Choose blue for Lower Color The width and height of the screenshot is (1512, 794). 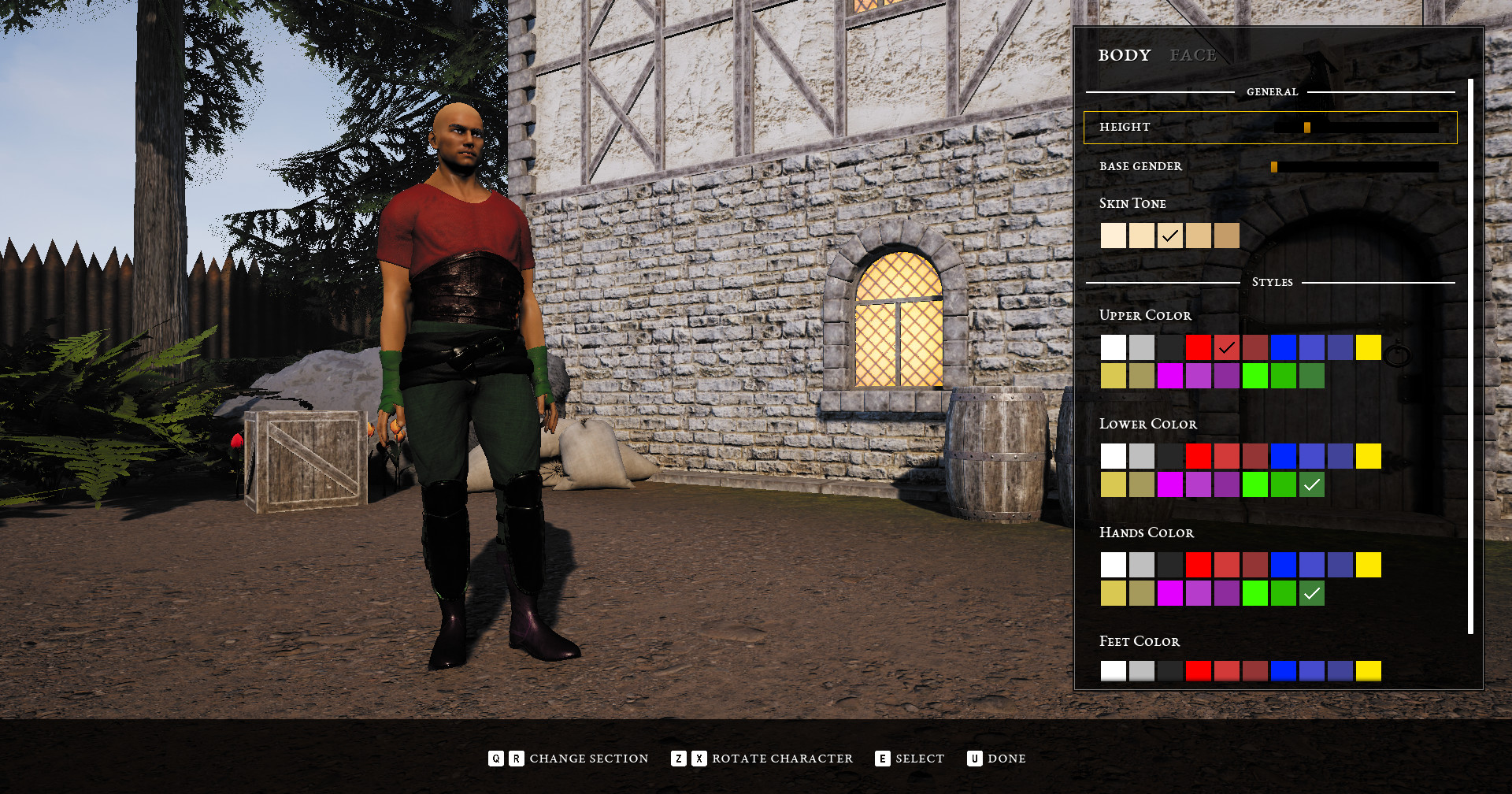[1283, 456]
